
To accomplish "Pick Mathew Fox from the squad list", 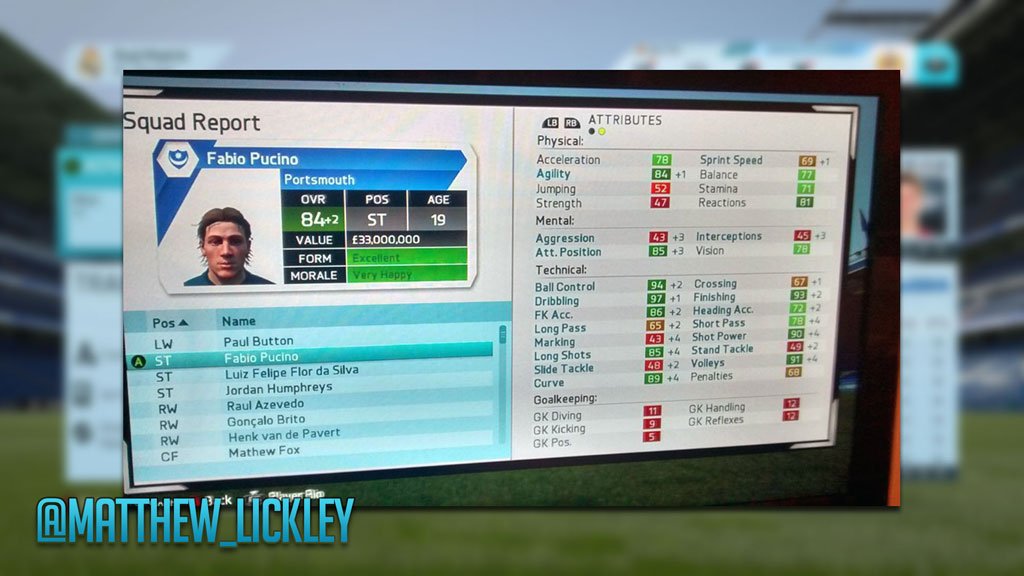I will [x=264, y=452].
